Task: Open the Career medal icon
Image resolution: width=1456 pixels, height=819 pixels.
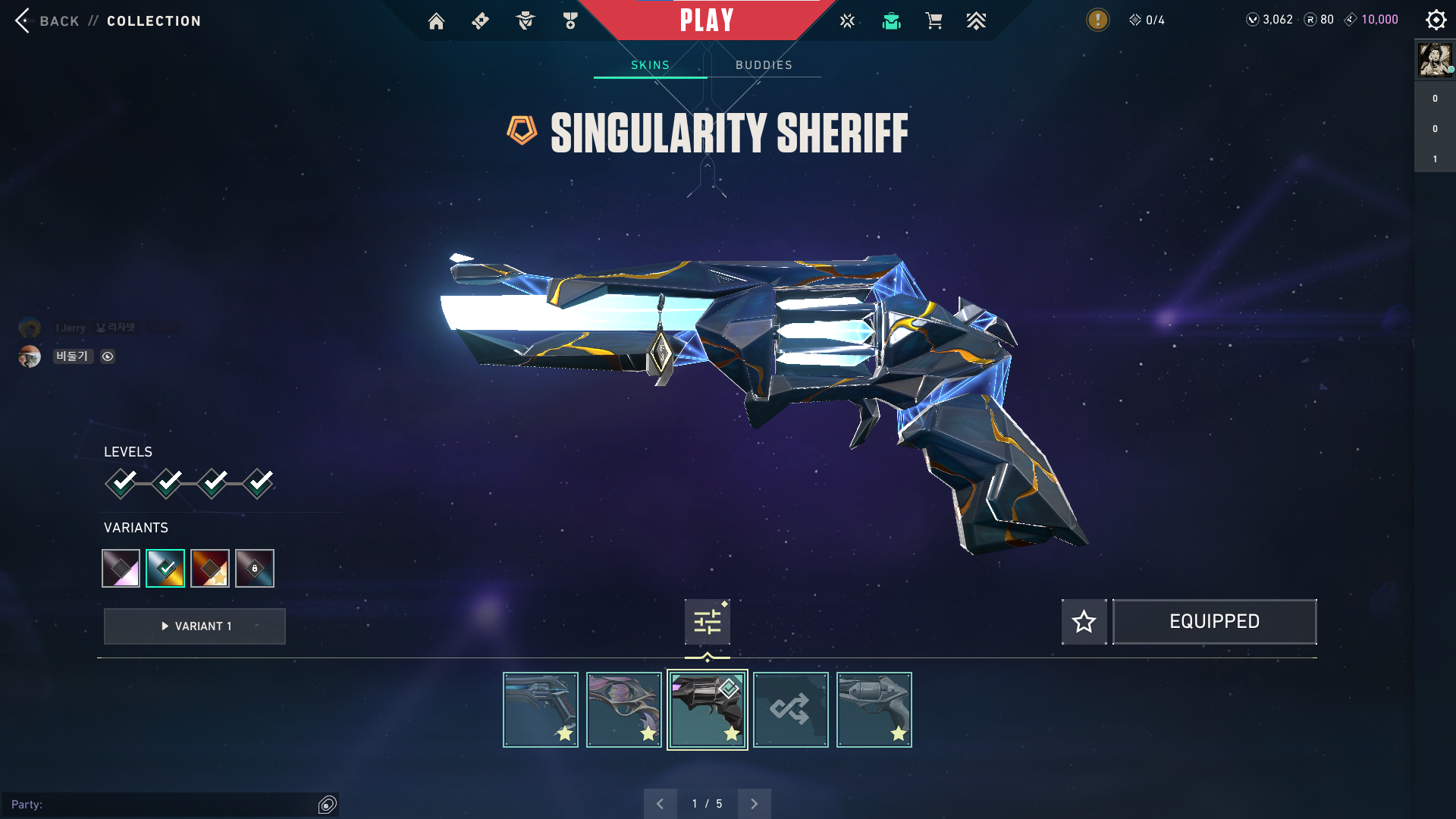Action: (x=570, y=20)
